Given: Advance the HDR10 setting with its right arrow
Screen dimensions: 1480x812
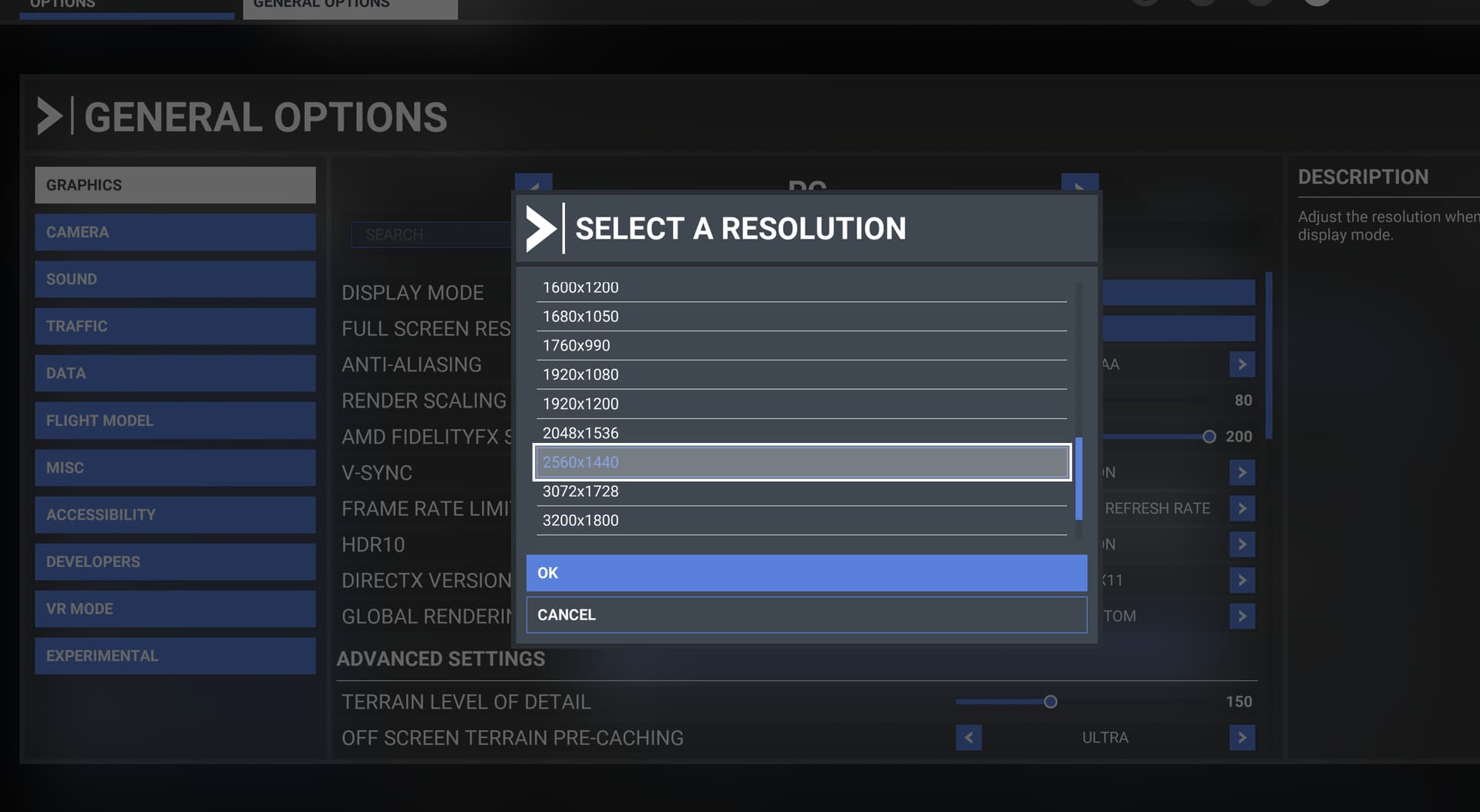Looking at the screenshot, I should tap(1242, 545).
